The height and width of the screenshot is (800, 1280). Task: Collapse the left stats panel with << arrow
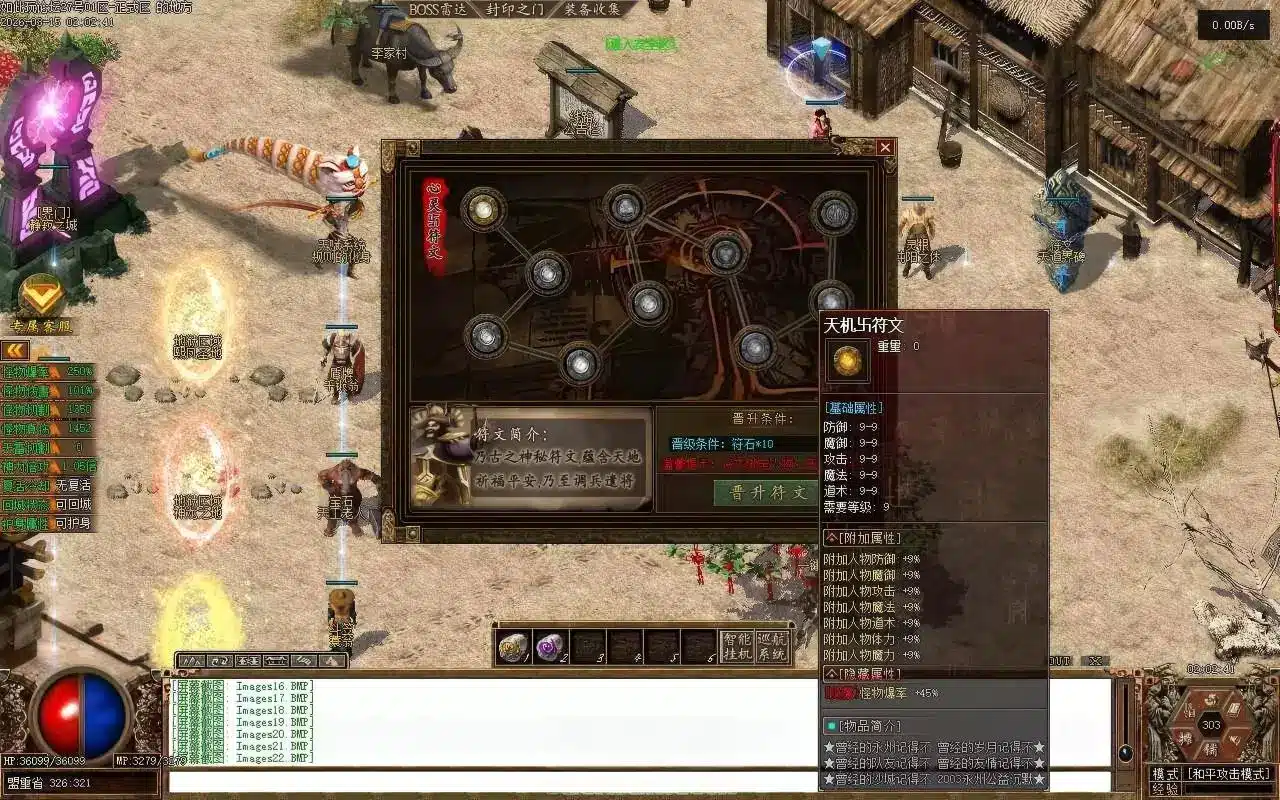pos(15,350)
